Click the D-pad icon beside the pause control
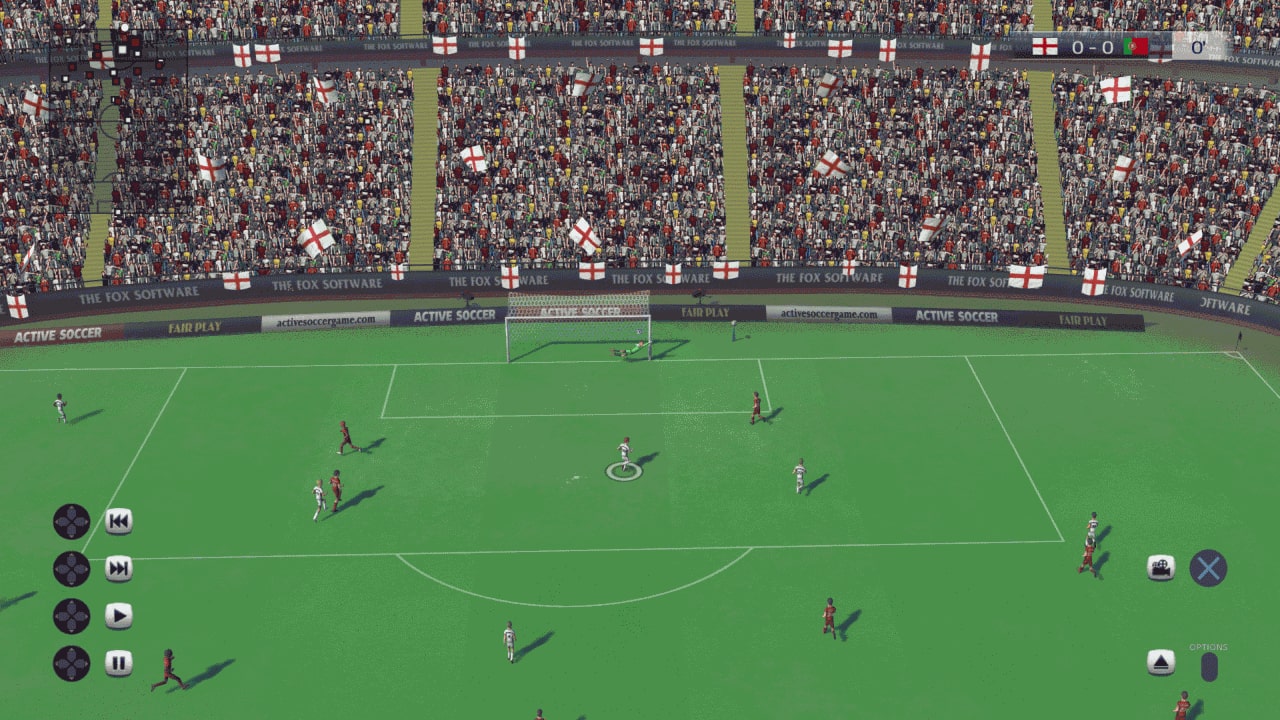 (70, 661)
